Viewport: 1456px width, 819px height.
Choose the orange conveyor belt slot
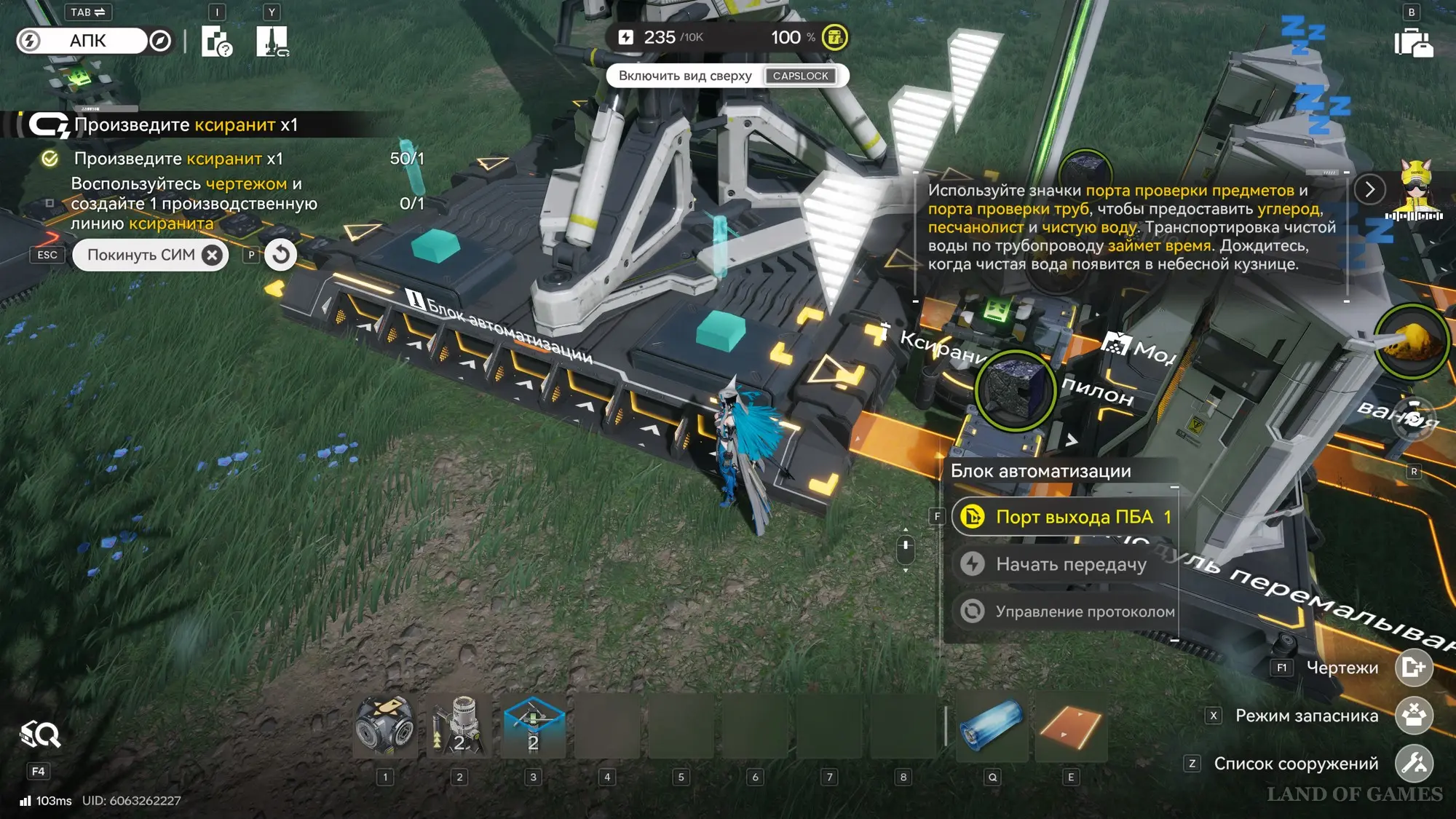(1071, 726)
